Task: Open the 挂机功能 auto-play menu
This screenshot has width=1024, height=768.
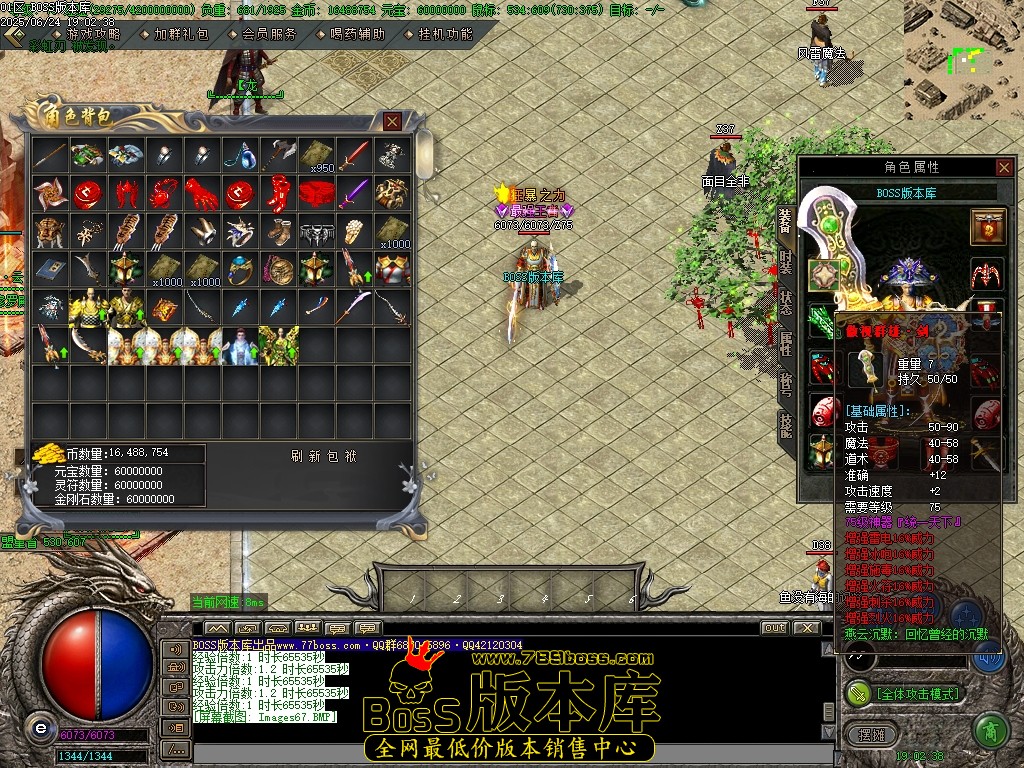Action: [444, 33]
